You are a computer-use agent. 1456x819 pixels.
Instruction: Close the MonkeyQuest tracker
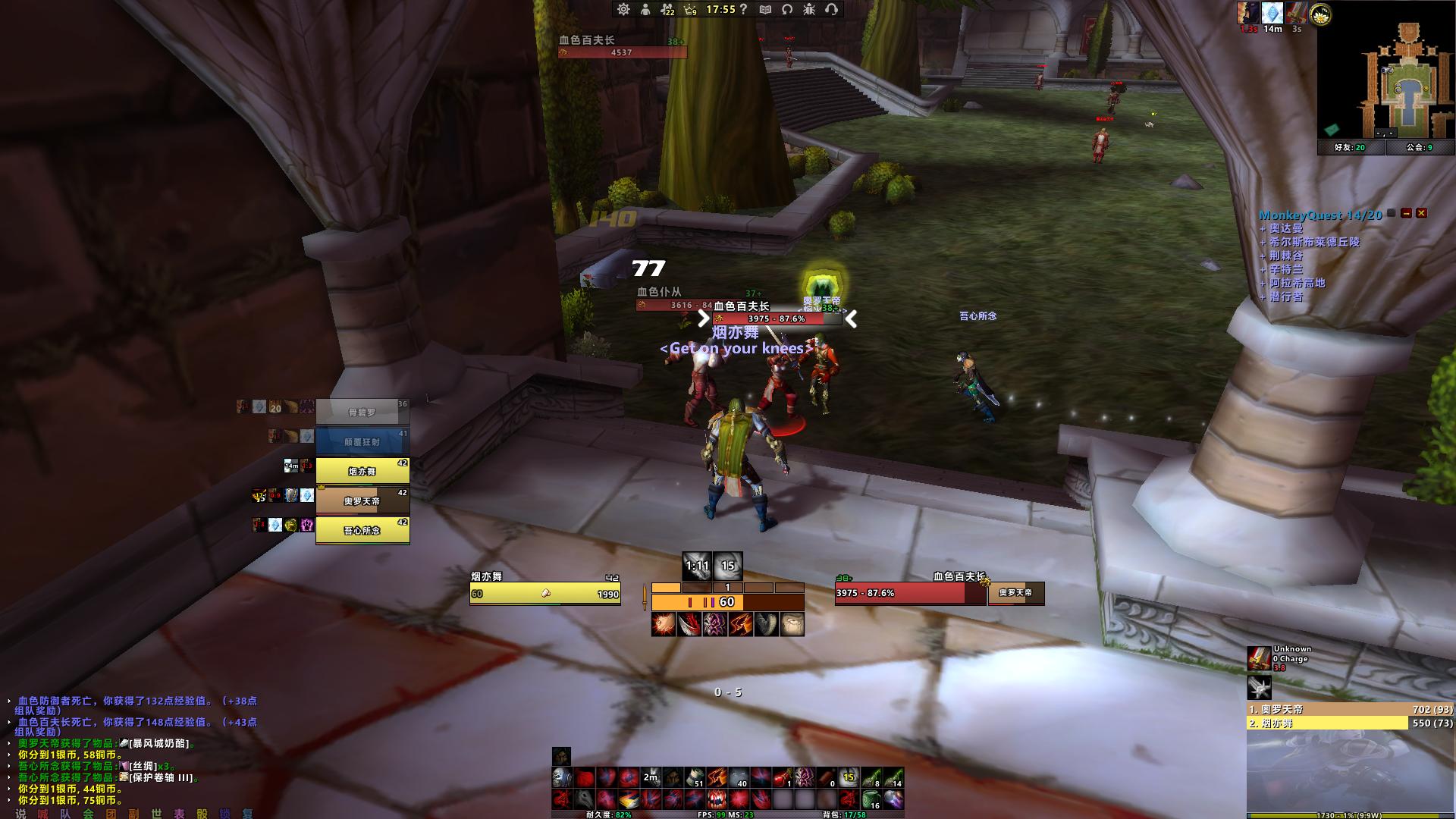click(1422, 214)
